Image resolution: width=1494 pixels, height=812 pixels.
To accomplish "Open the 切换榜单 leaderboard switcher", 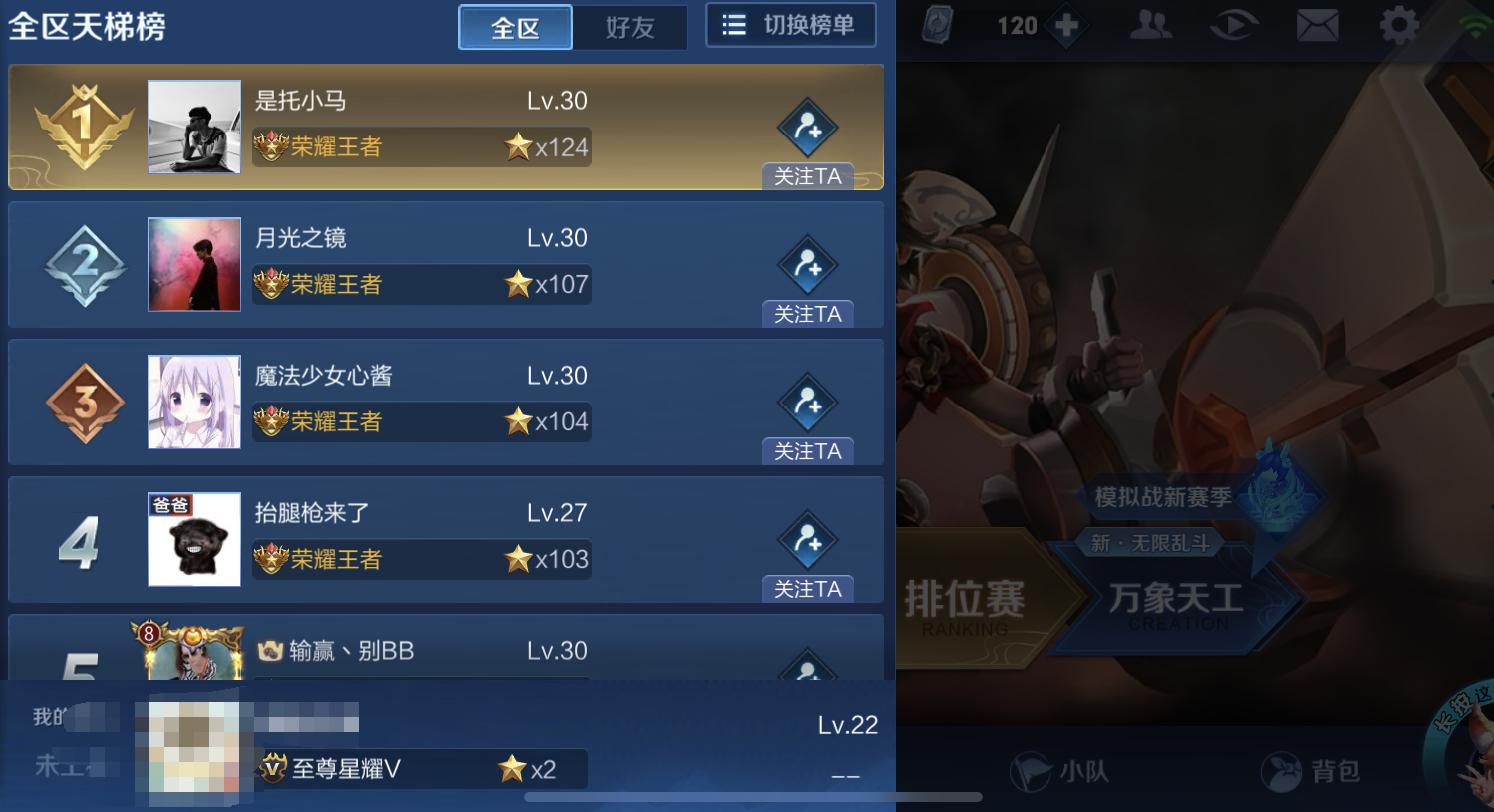I will point(790,24).
